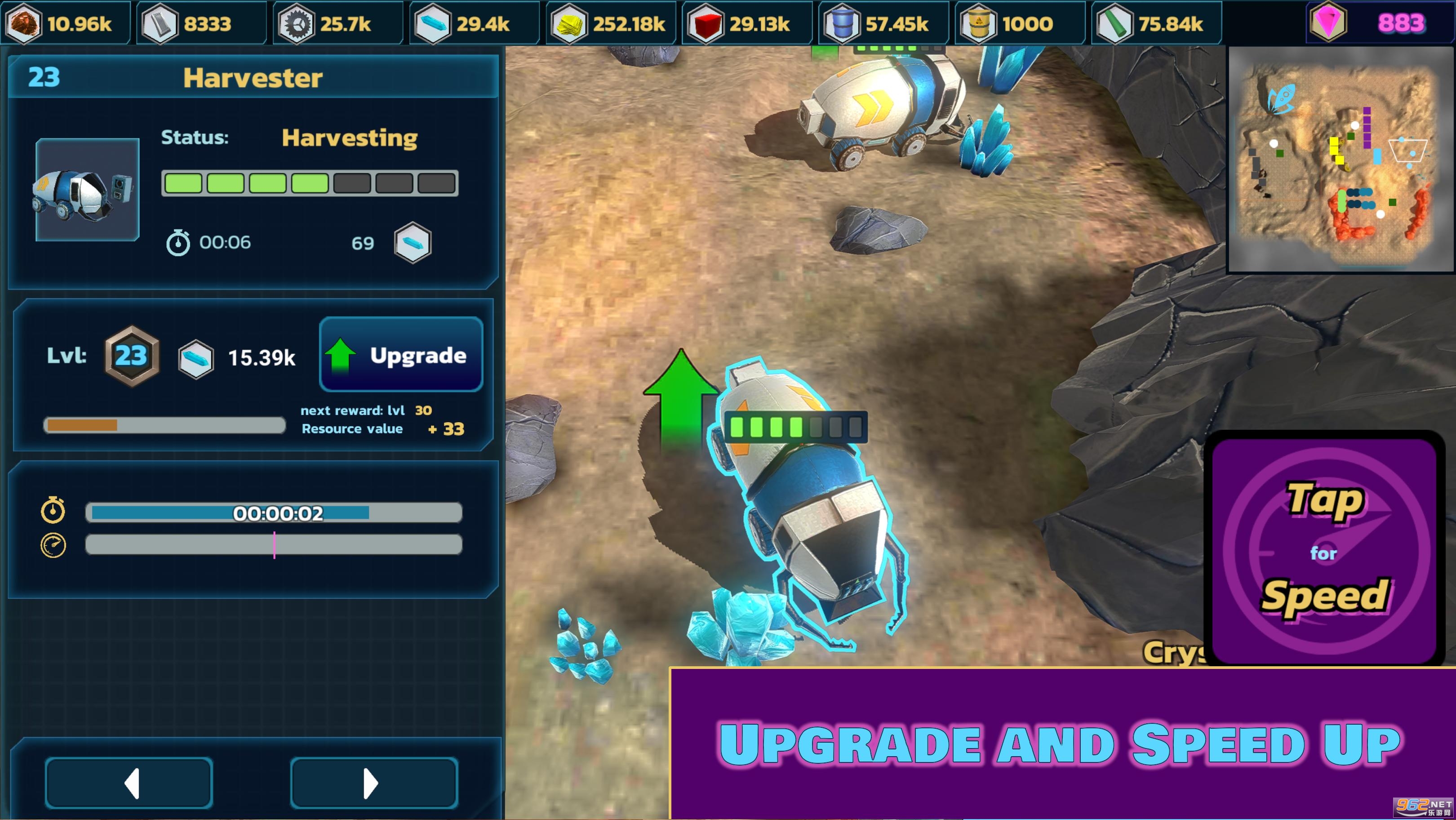Select the blue barrel resource counter
Image resolution: width=1456 pixels, height=820 pixels.
(x=883, y=23)
